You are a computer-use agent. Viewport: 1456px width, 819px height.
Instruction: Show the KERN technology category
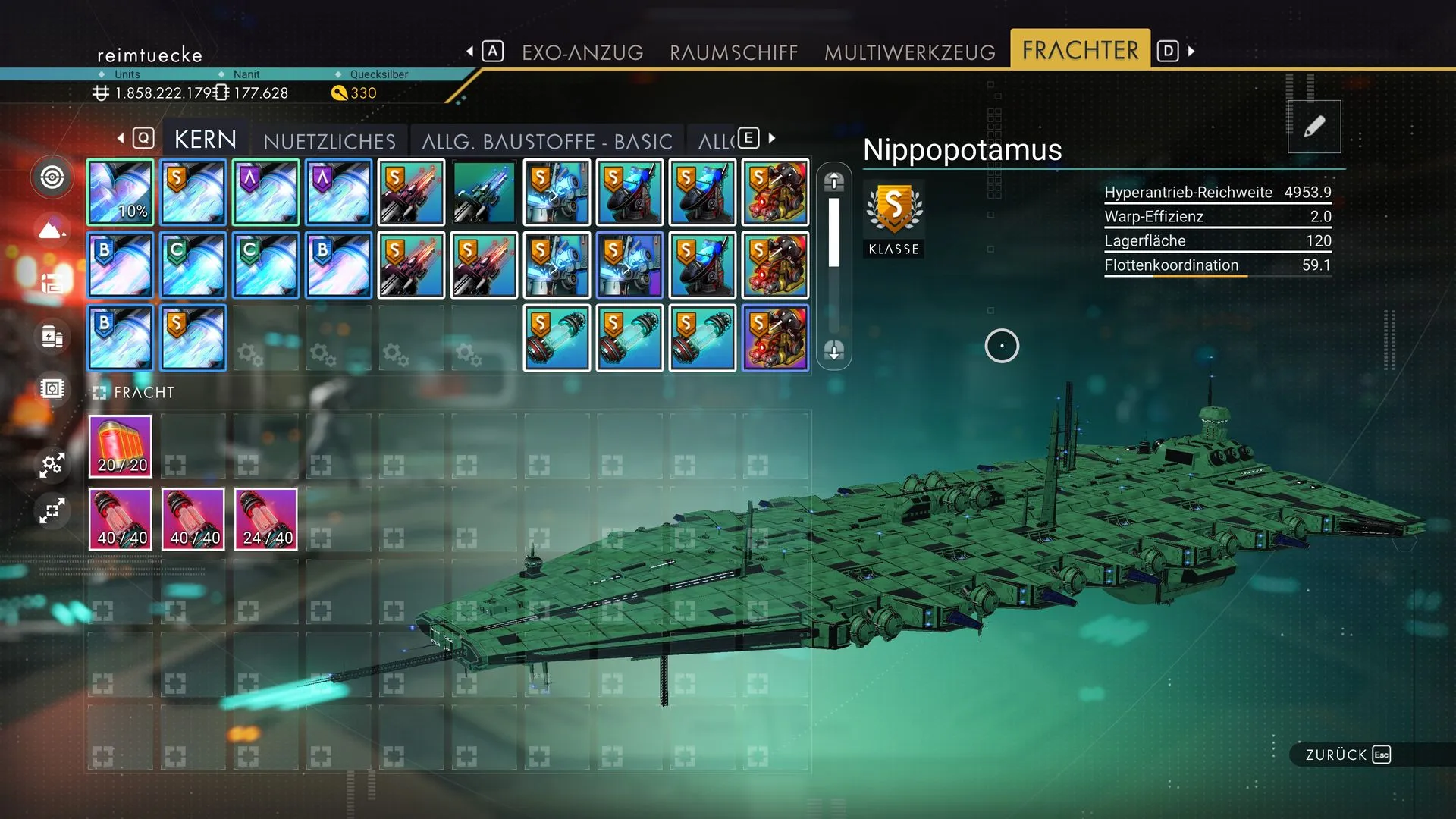coord(205,140)
